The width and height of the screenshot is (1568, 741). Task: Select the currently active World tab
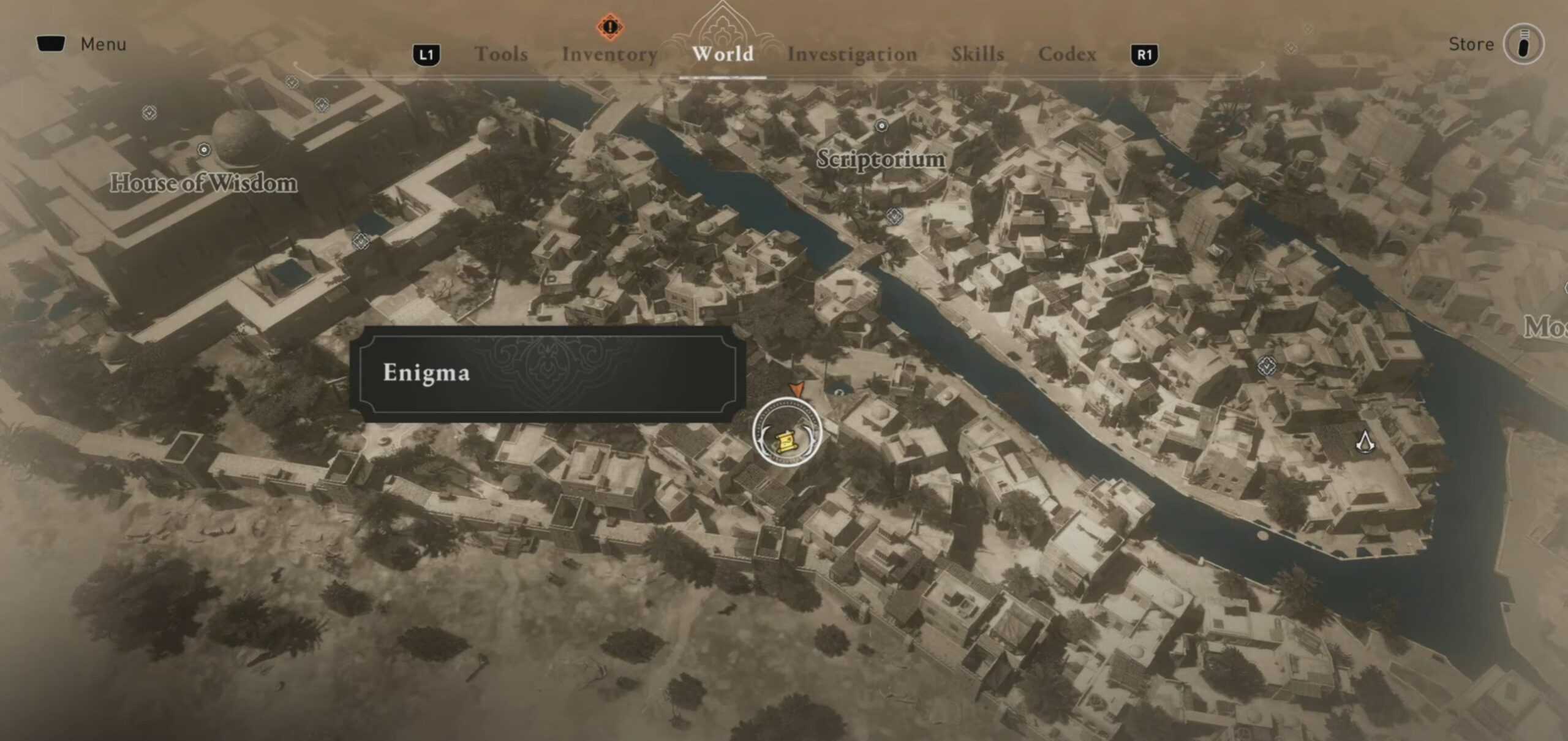pyautogui.click(x=723, y=55)
